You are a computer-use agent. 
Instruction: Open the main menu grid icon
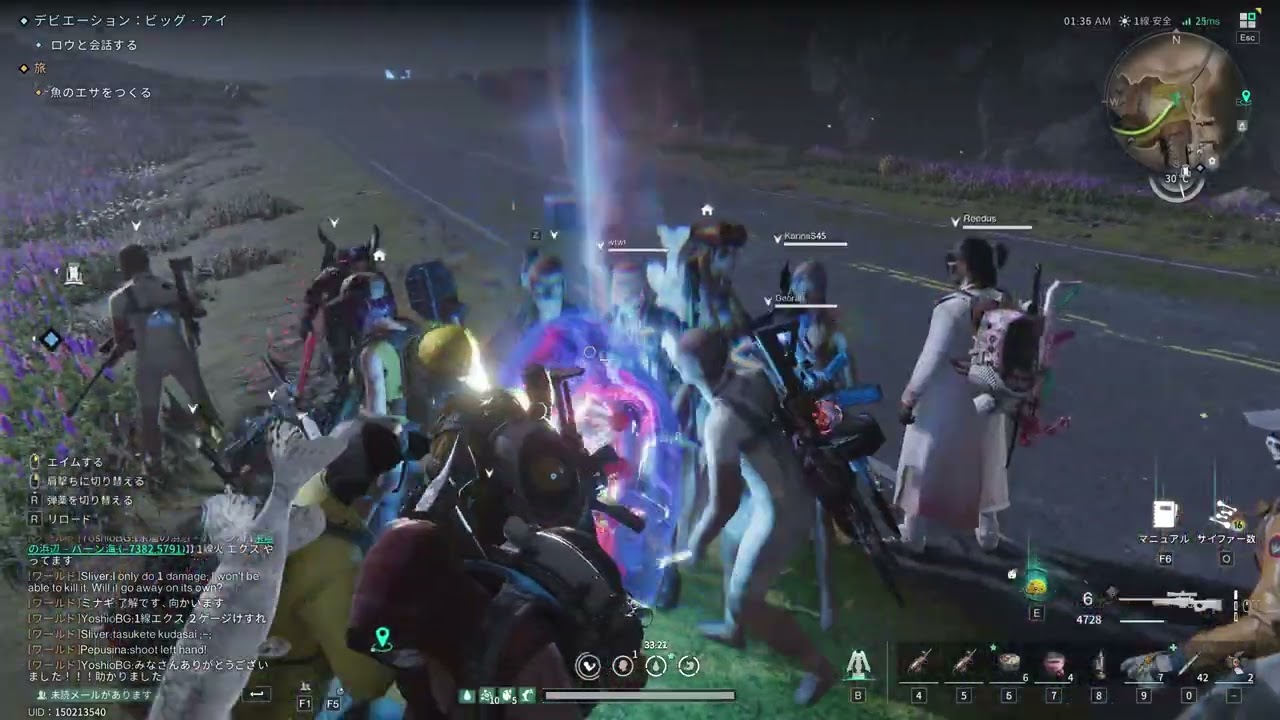[1247, 20]
